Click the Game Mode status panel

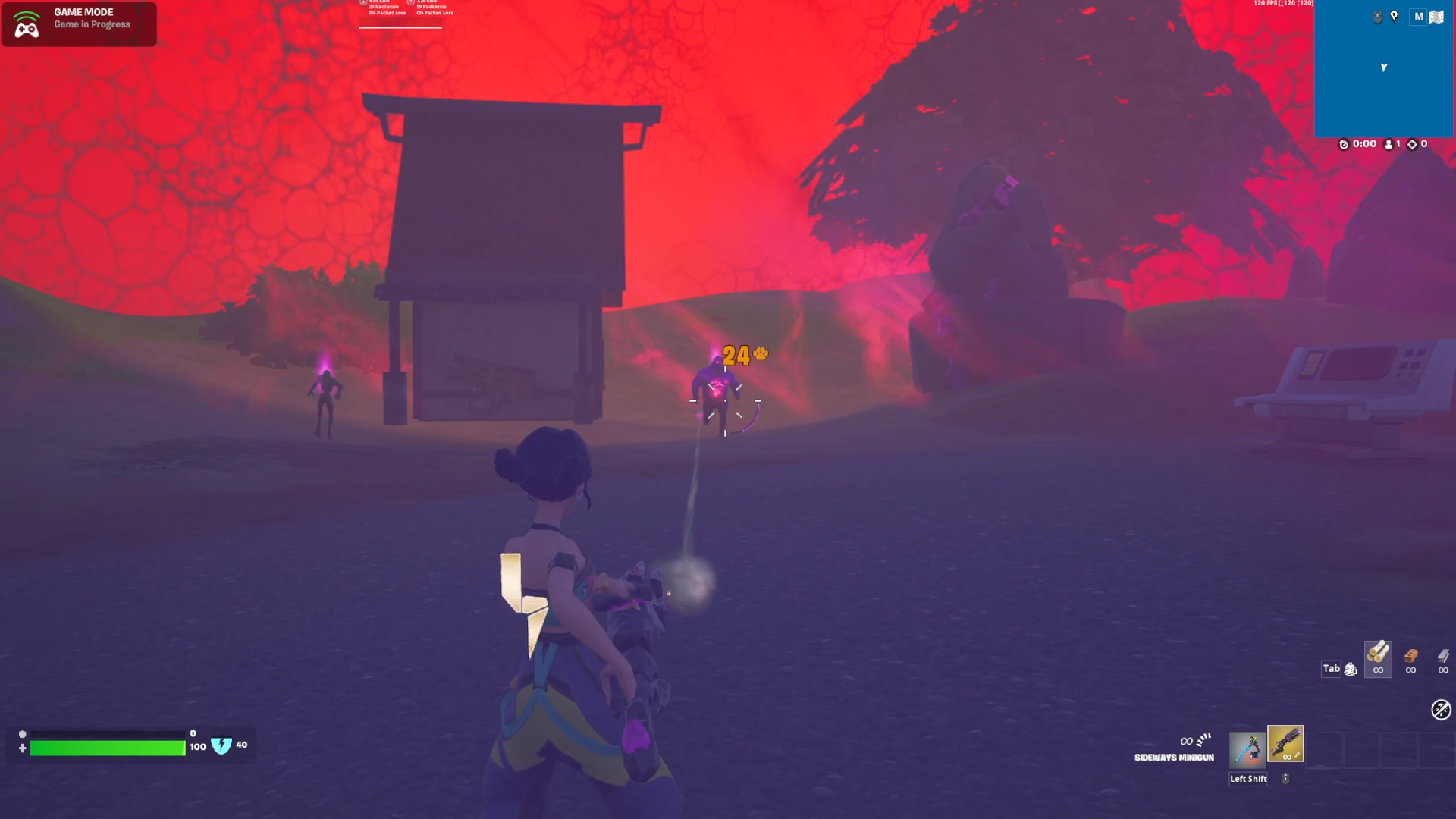click(79, 24)
